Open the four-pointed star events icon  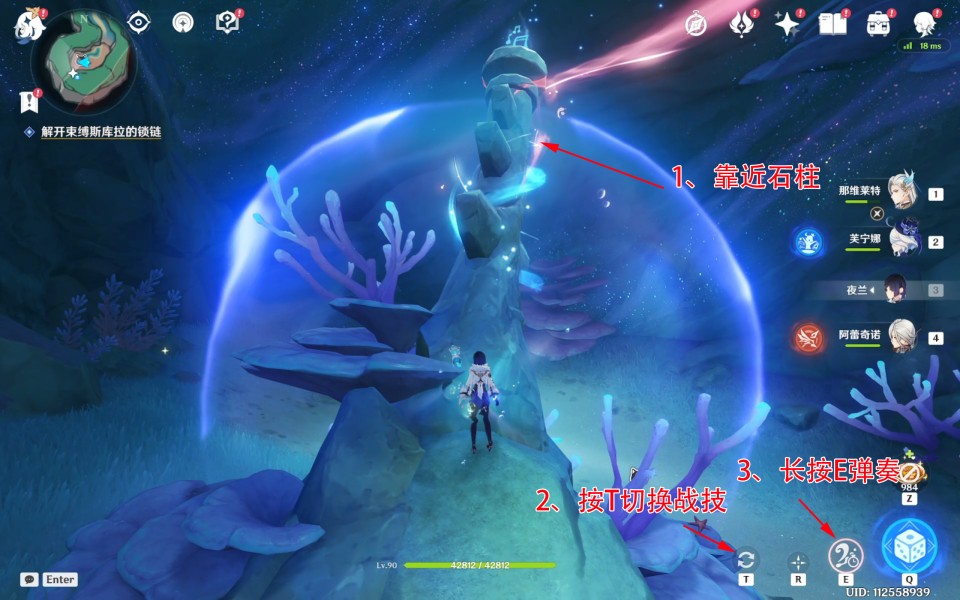click(787, 25)
